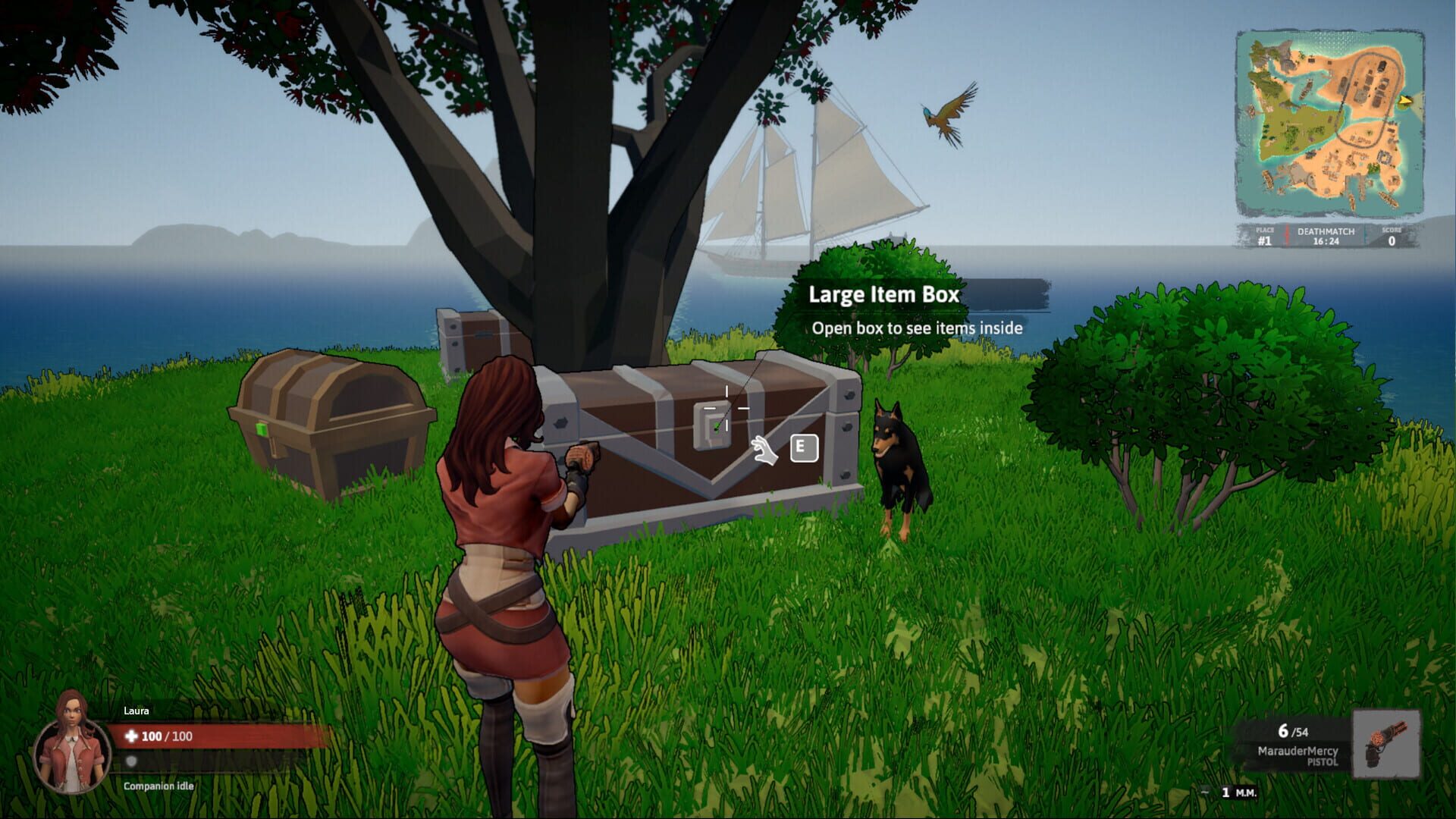Click the red divider under the minimap scoreboard
1456x819 pixels.
tap(1287, 234)
